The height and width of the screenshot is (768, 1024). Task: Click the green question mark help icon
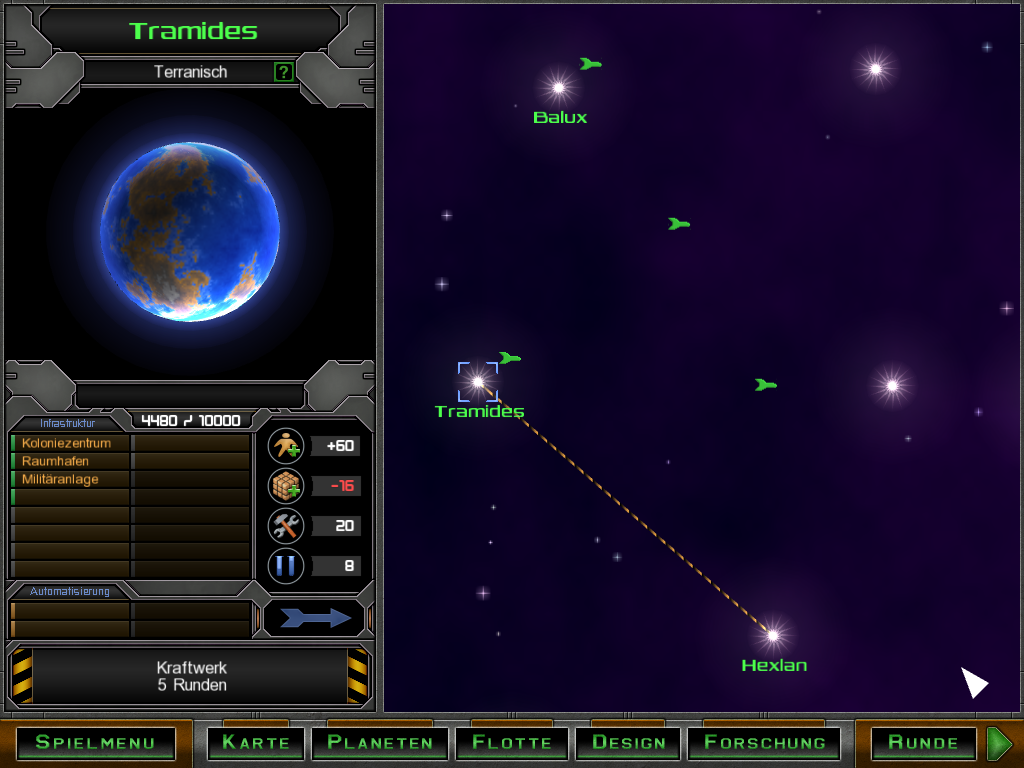click(284, 72)
